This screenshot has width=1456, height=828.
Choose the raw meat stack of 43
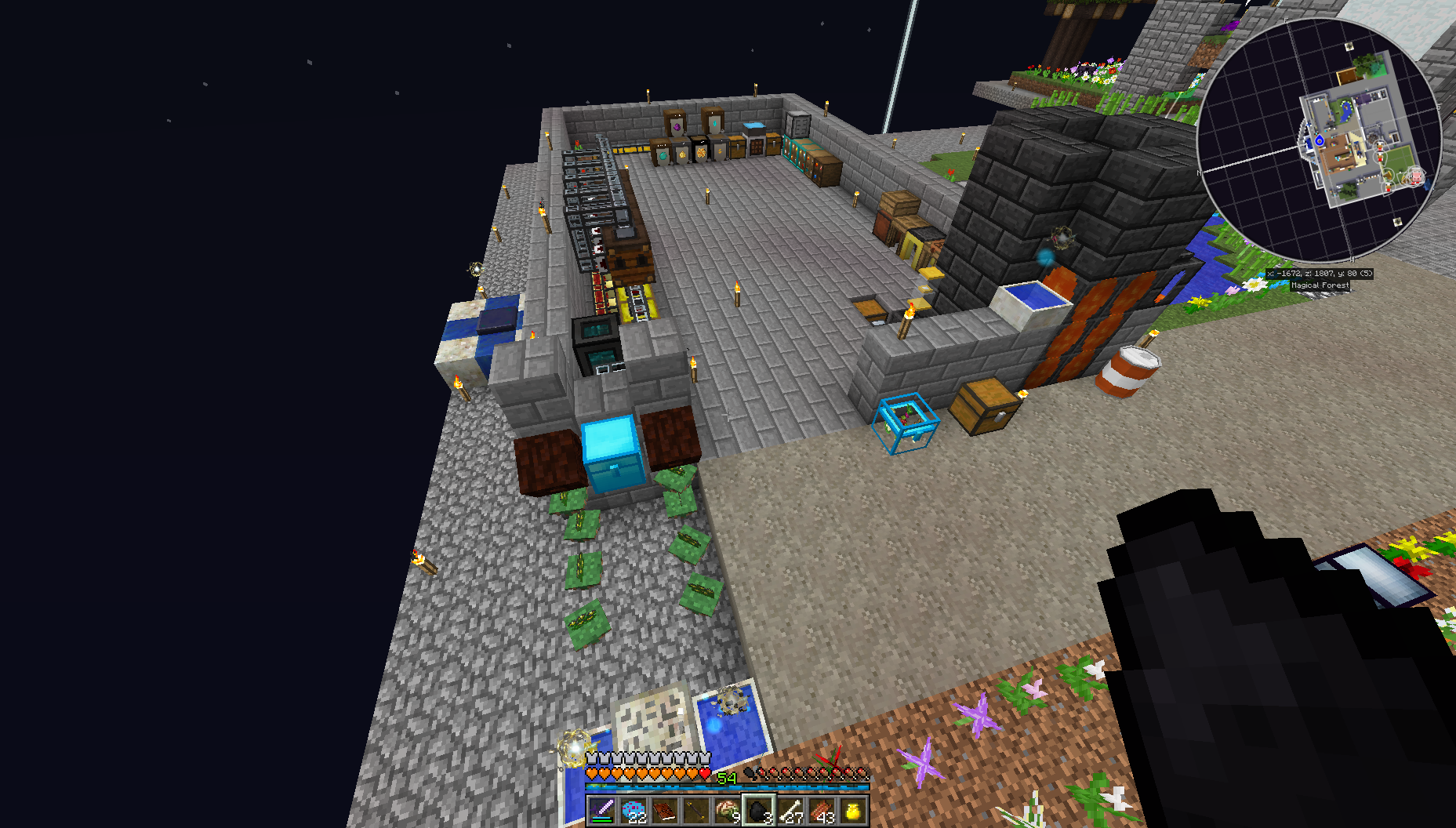point(822,810)
